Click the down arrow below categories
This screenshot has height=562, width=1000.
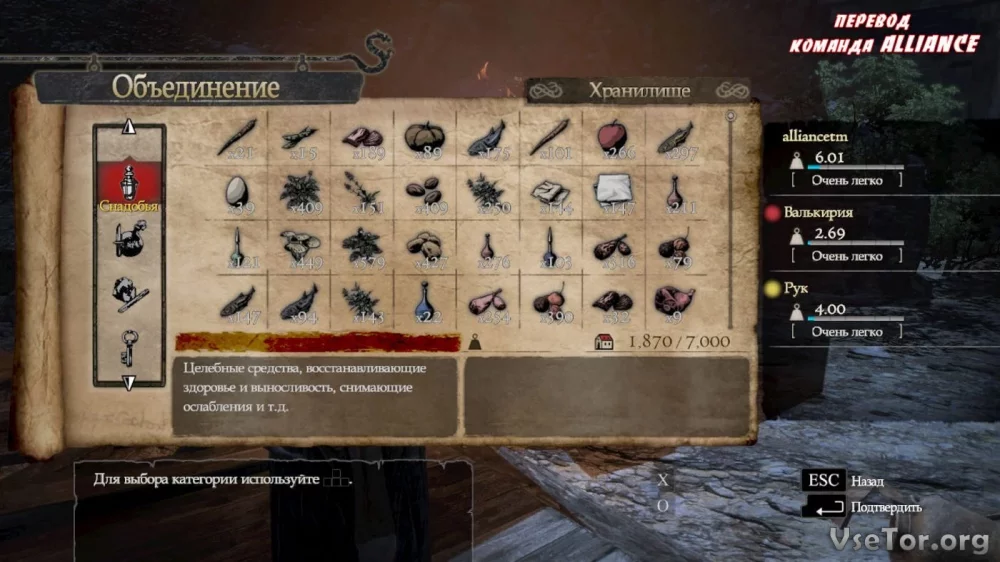point(128,382)
